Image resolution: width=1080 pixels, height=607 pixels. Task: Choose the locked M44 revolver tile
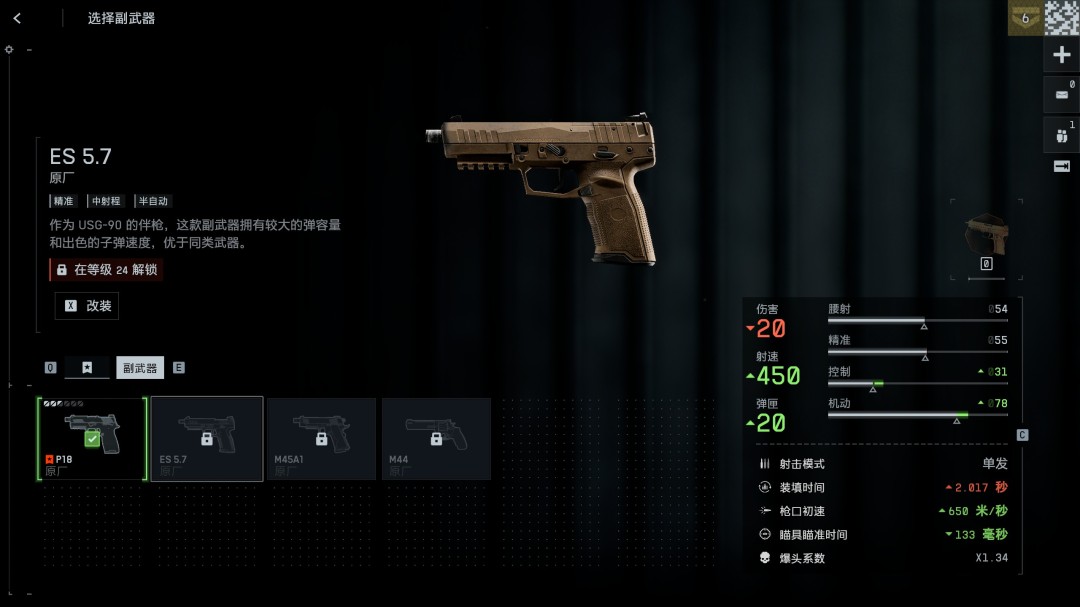pyautogui.click(x=436, y=439)
